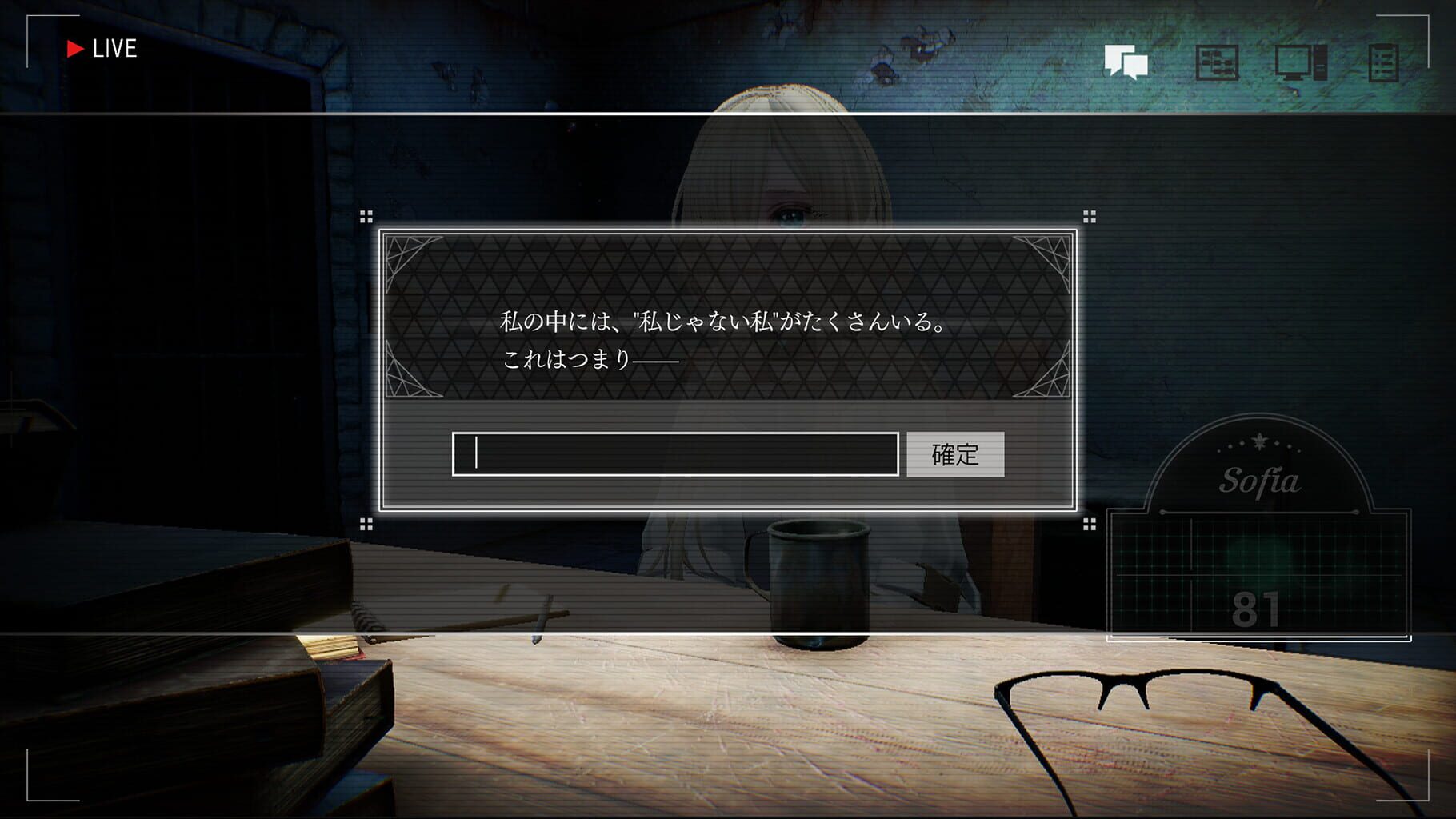Open the story flowchart icon
The width and height of the screenshot is (1456, 819).
1215,61
